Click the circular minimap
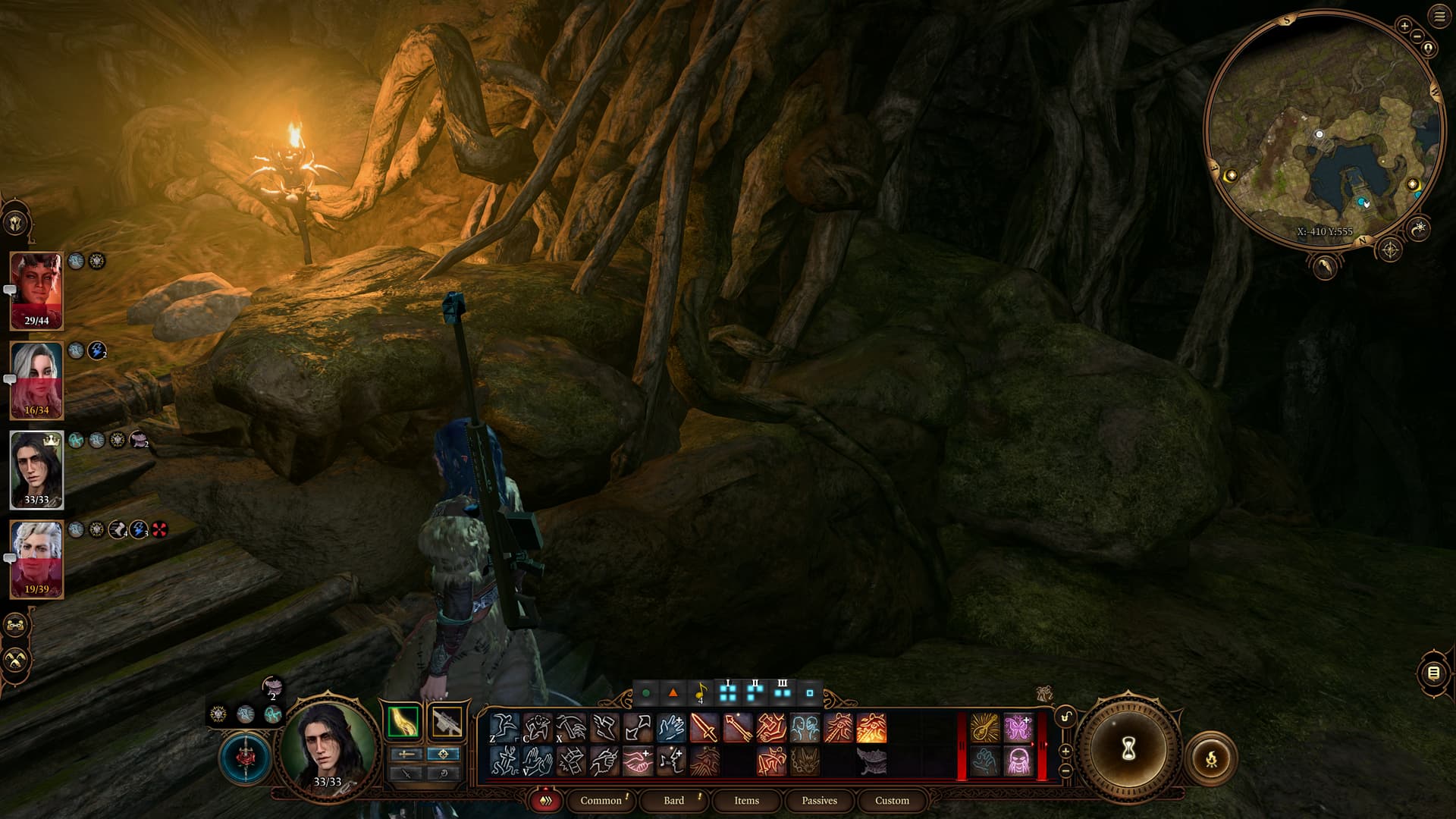 click(x=1323, y=129)
